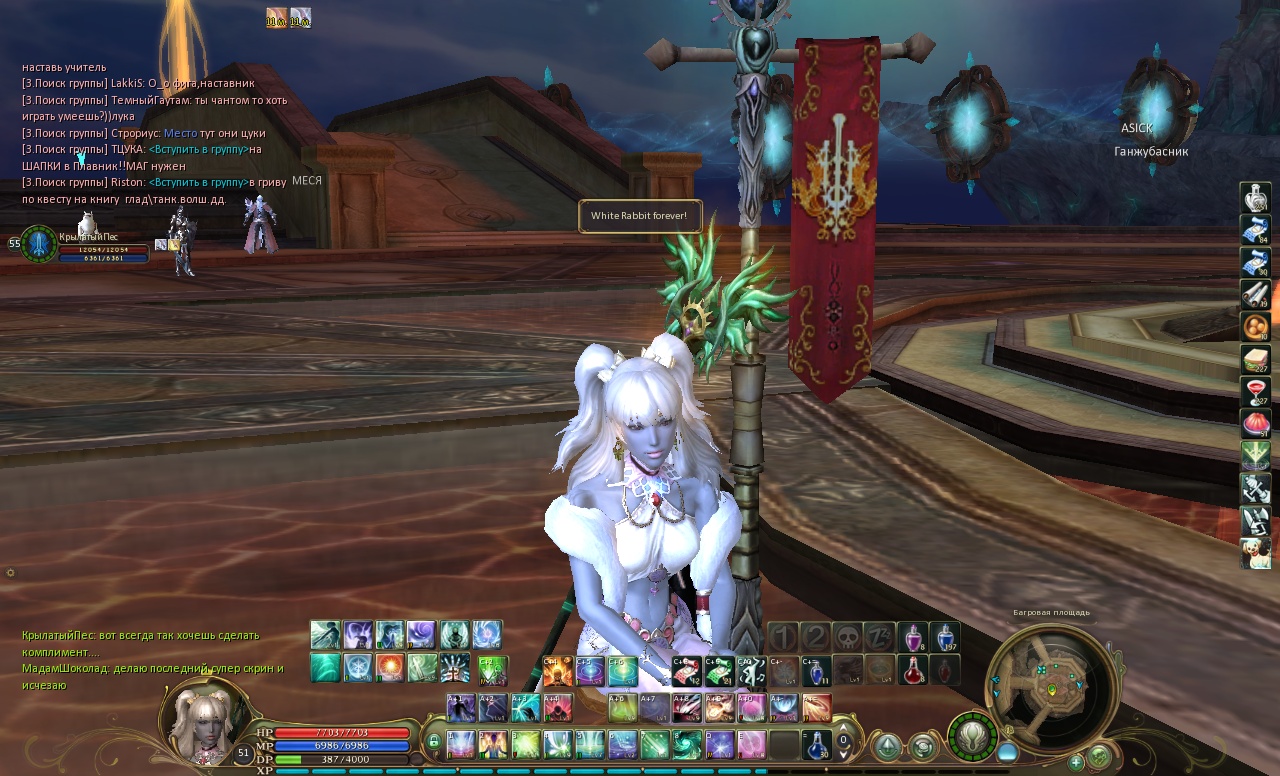
Task: Use the red health potion slot
Action: [912, 669]
